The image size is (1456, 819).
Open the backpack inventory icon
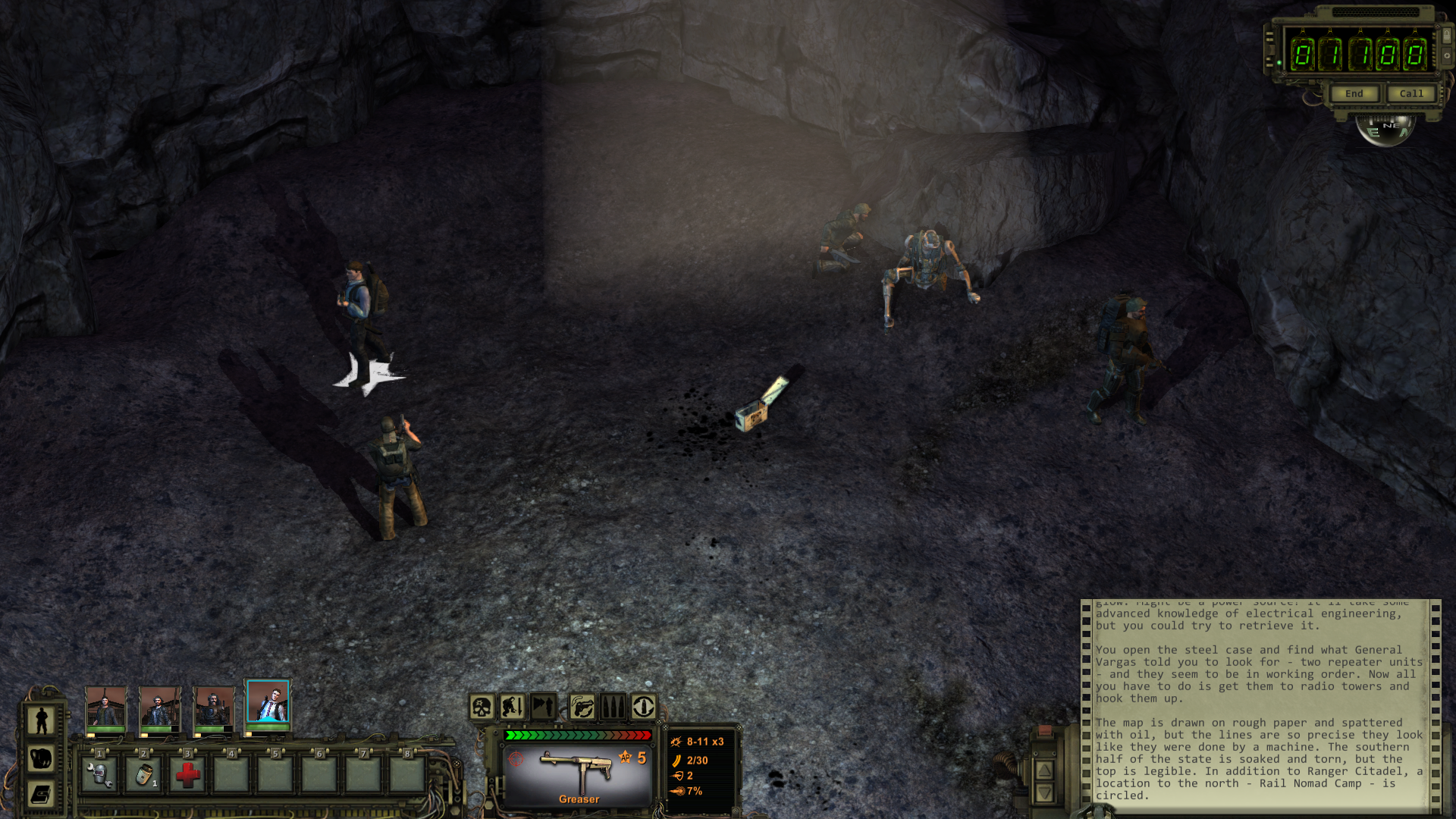(x=42, y=758)
